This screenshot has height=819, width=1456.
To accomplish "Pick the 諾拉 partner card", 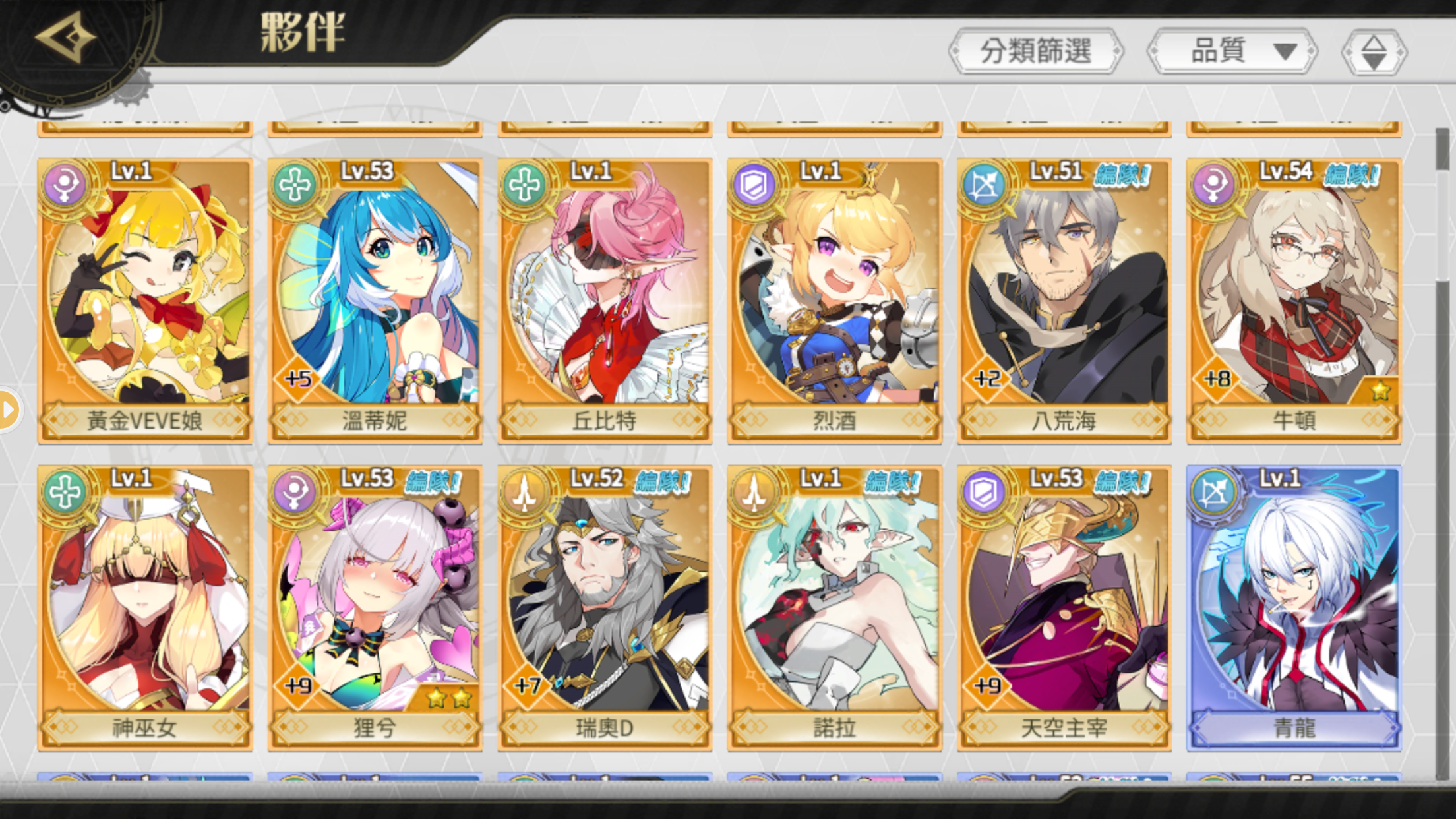I will [834, 607].
